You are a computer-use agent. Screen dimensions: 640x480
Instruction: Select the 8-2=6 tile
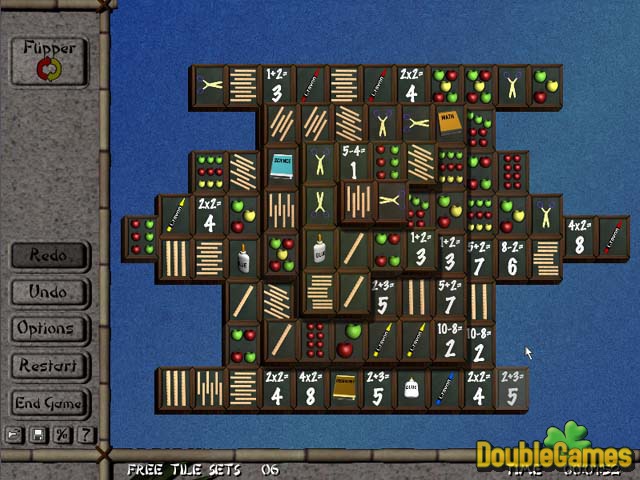pyautogui.click(x=511, y=258)
